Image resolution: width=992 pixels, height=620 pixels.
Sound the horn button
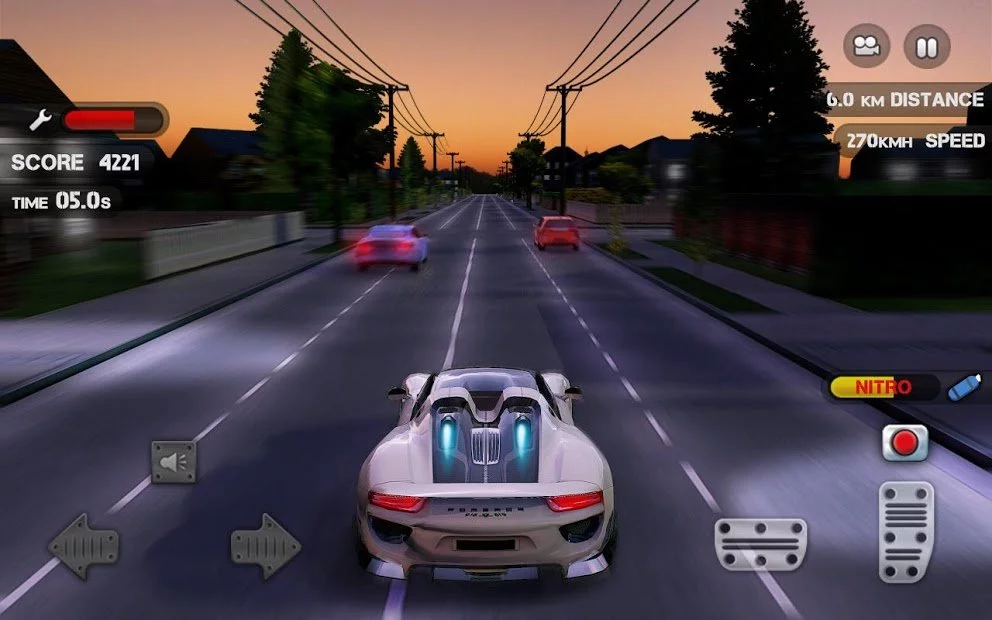173,462
